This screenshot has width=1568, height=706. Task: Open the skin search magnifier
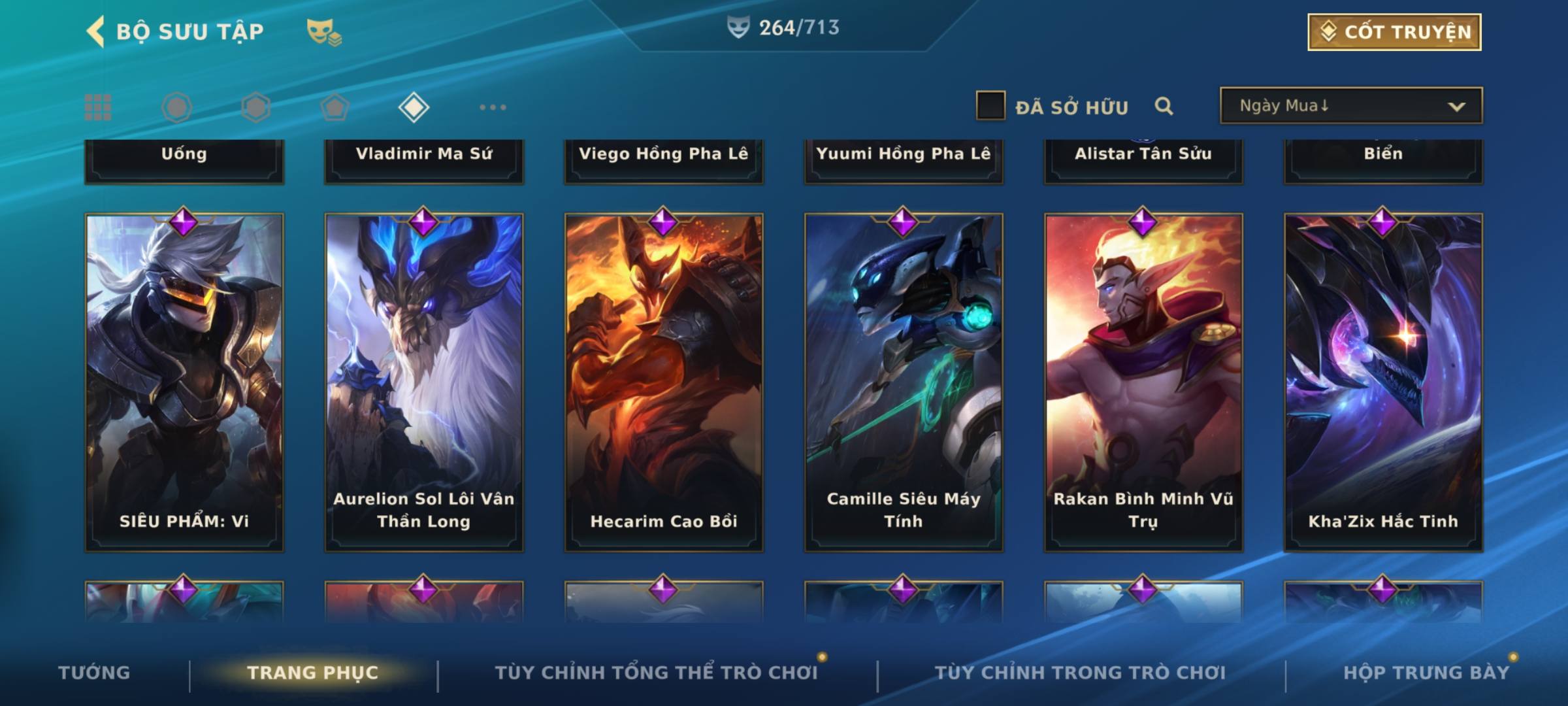pyautogui.click(x=1164, y=106)
